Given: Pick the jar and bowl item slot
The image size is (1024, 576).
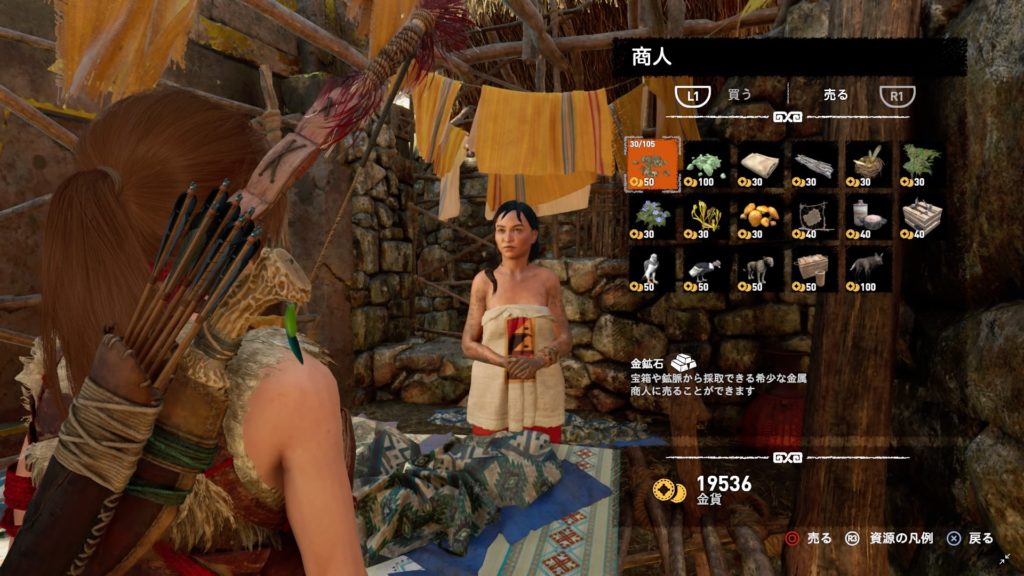Looking at the screenshot, I should tap(867, 217).
